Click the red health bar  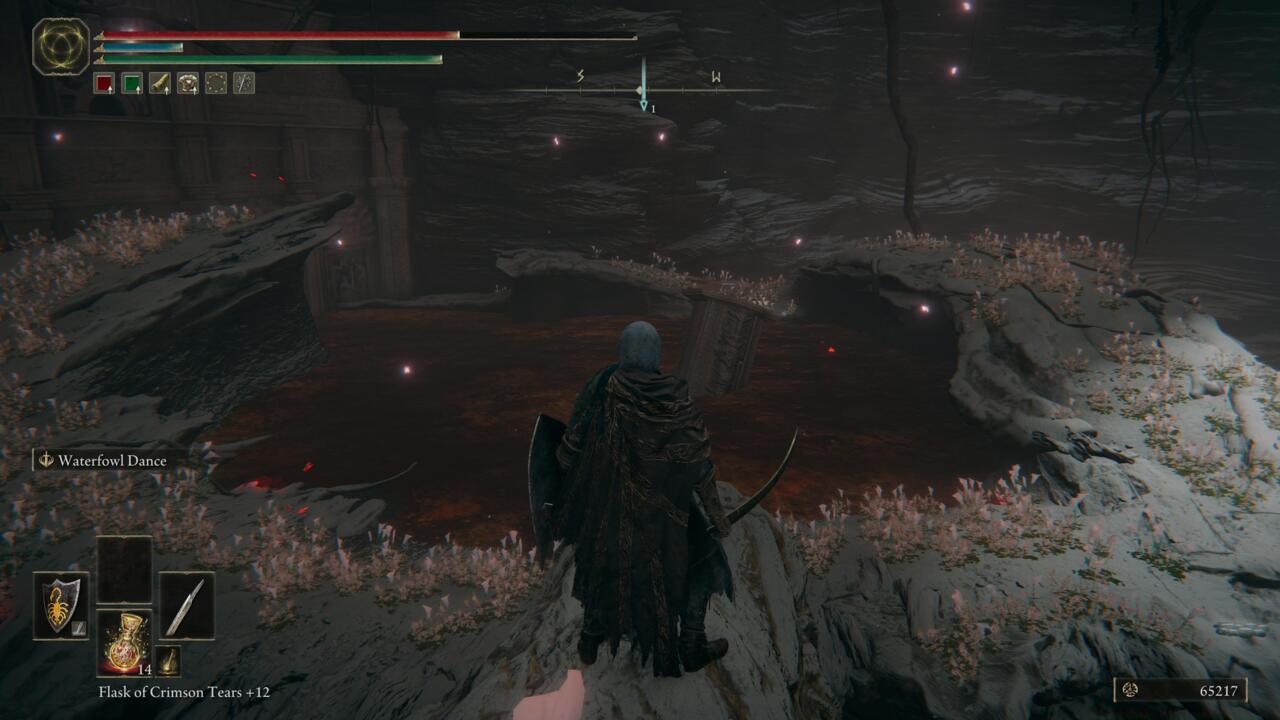click(x=280, y=36)
